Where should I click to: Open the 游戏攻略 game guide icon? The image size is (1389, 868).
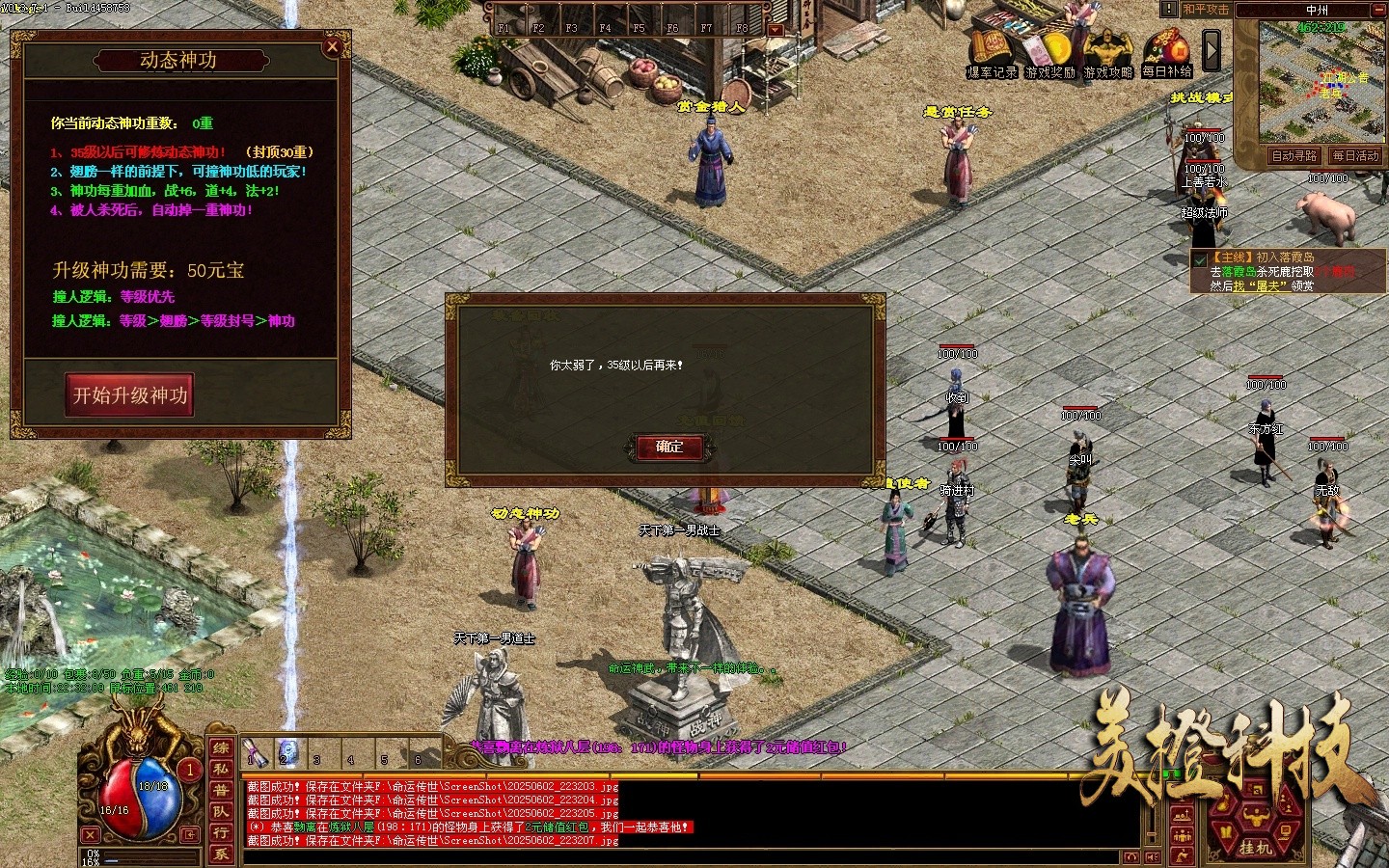click(1107, 54)
